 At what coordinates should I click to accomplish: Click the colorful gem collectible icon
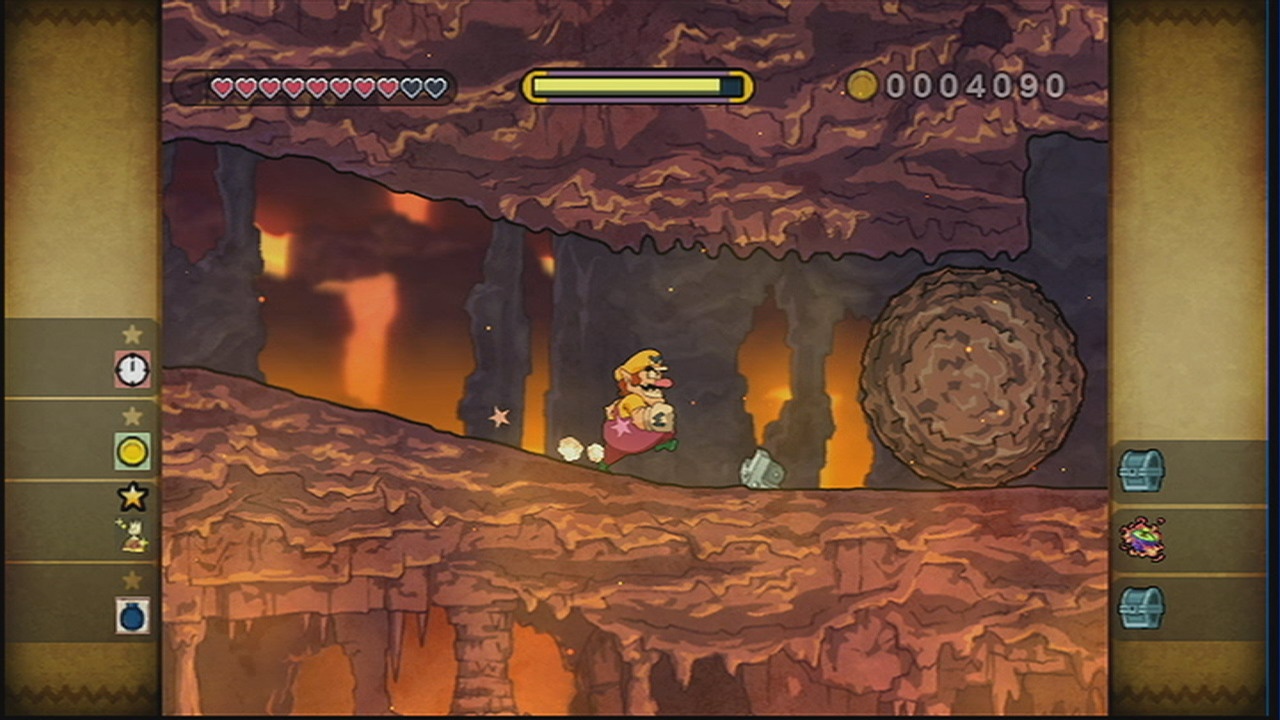pyautogui.click(x=1143, y=540)
